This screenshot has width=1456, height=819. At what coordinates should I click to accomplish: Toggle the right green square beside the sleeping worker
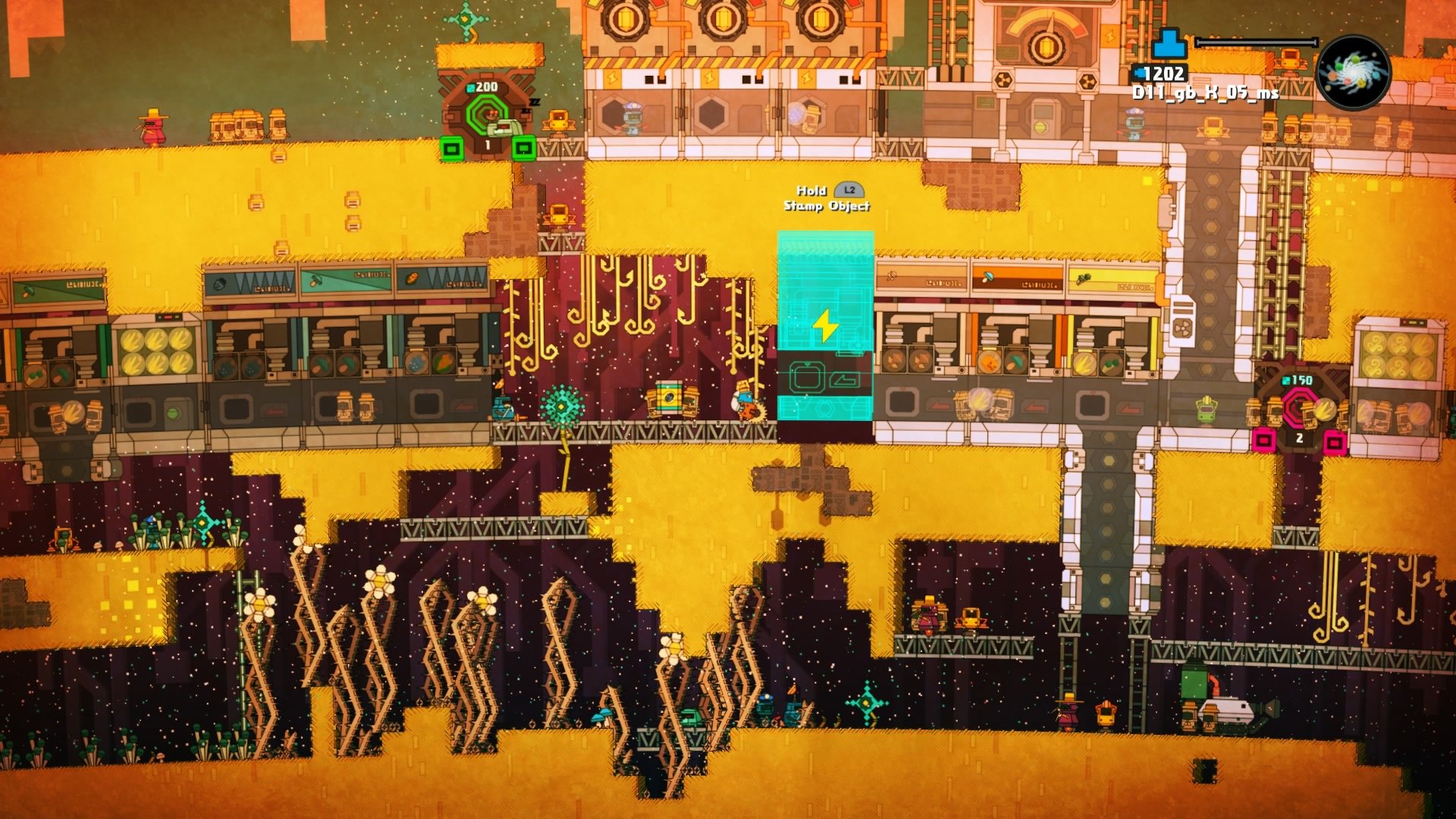pos(523,148)
